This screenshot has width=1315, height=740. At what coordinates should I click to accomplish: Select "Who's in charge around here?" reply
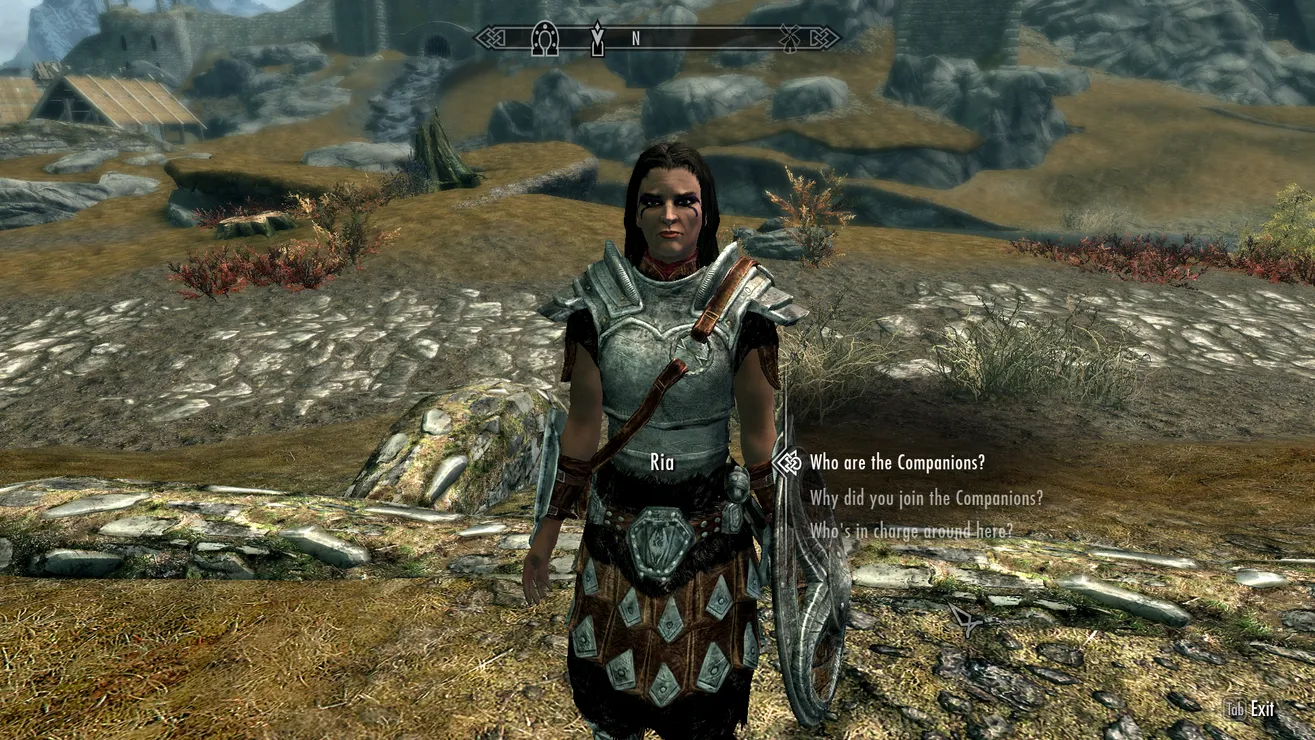[x=910, y=530]
